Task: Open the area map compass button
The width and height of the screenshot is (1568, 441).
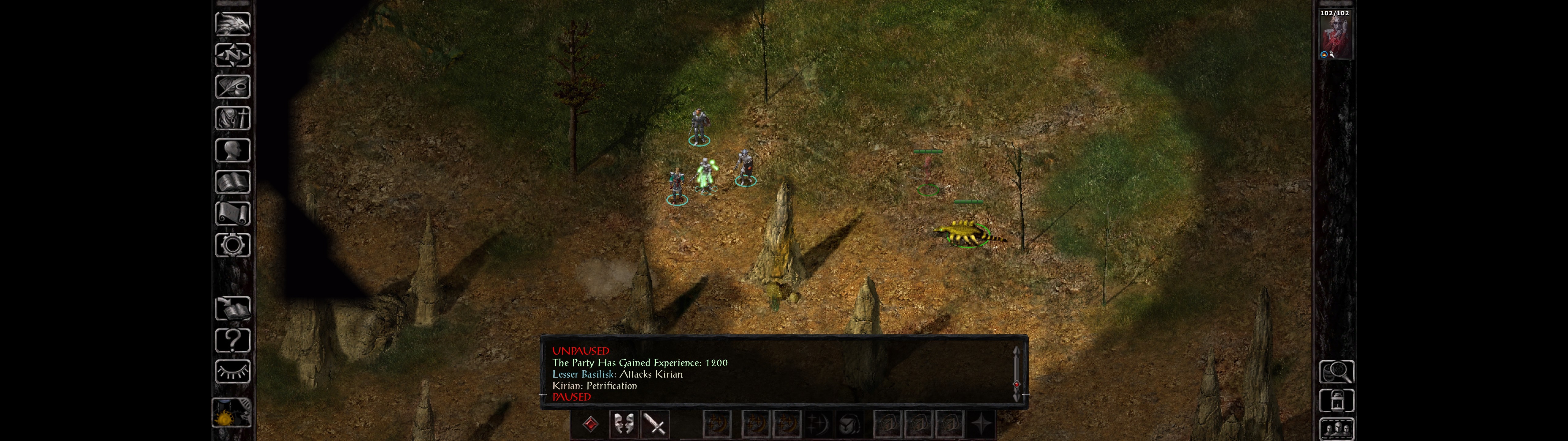Action: (x=232, y=55)
